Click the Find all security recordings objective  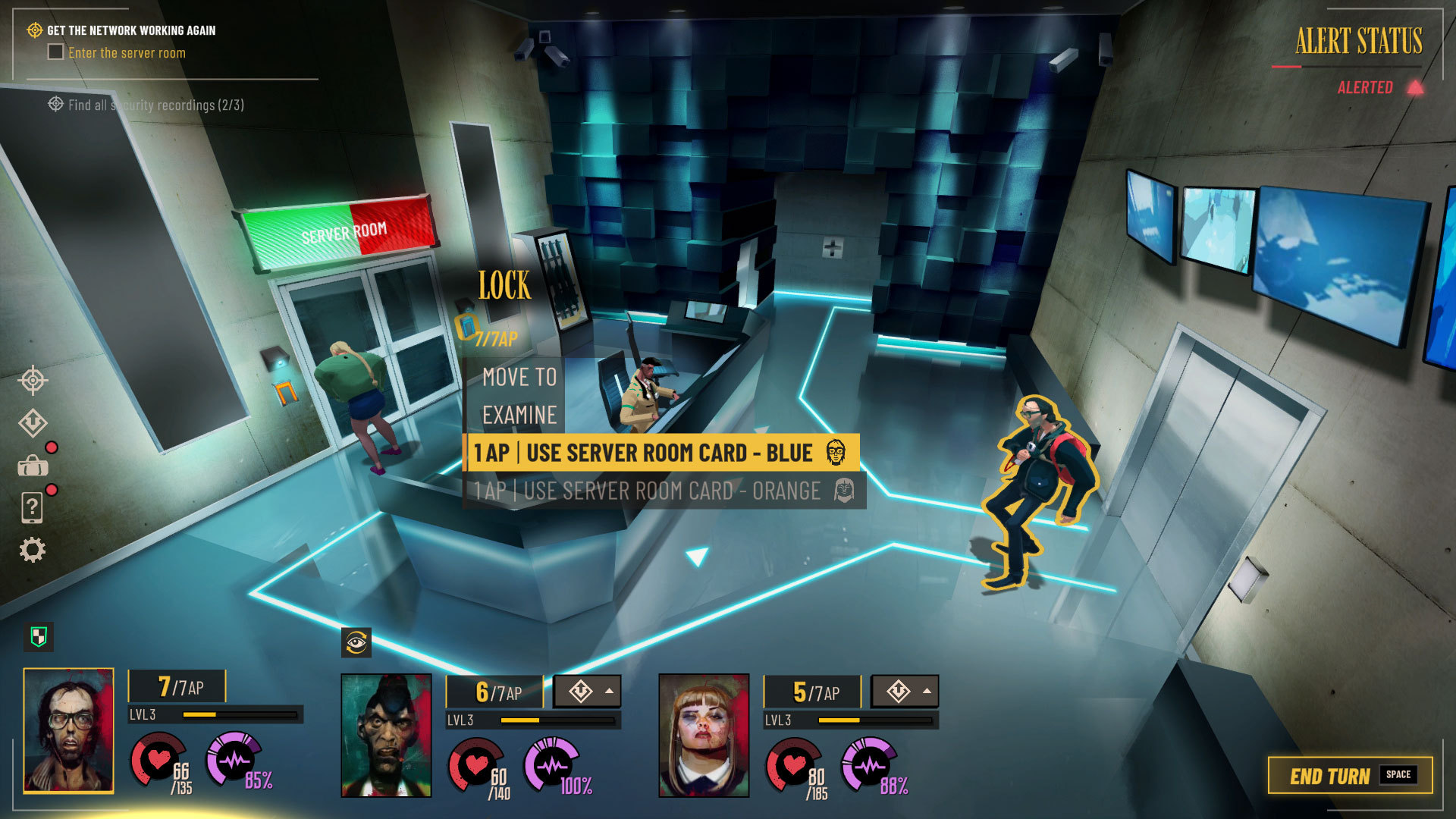coord(155,105)
